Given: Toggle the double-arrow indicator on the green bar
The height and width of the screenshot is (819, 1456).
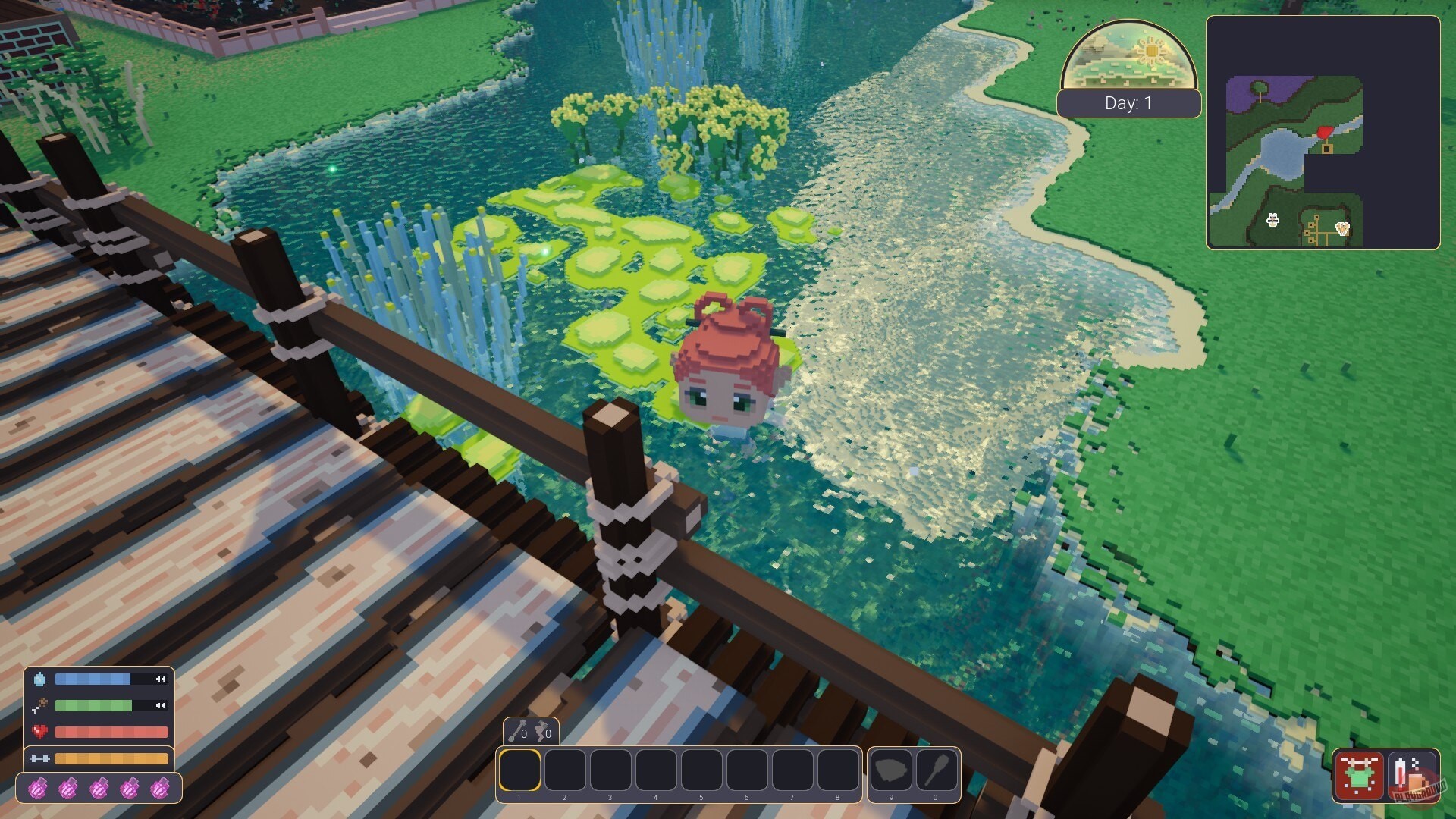Looking at the screenshot, I should tap(162, 706).
